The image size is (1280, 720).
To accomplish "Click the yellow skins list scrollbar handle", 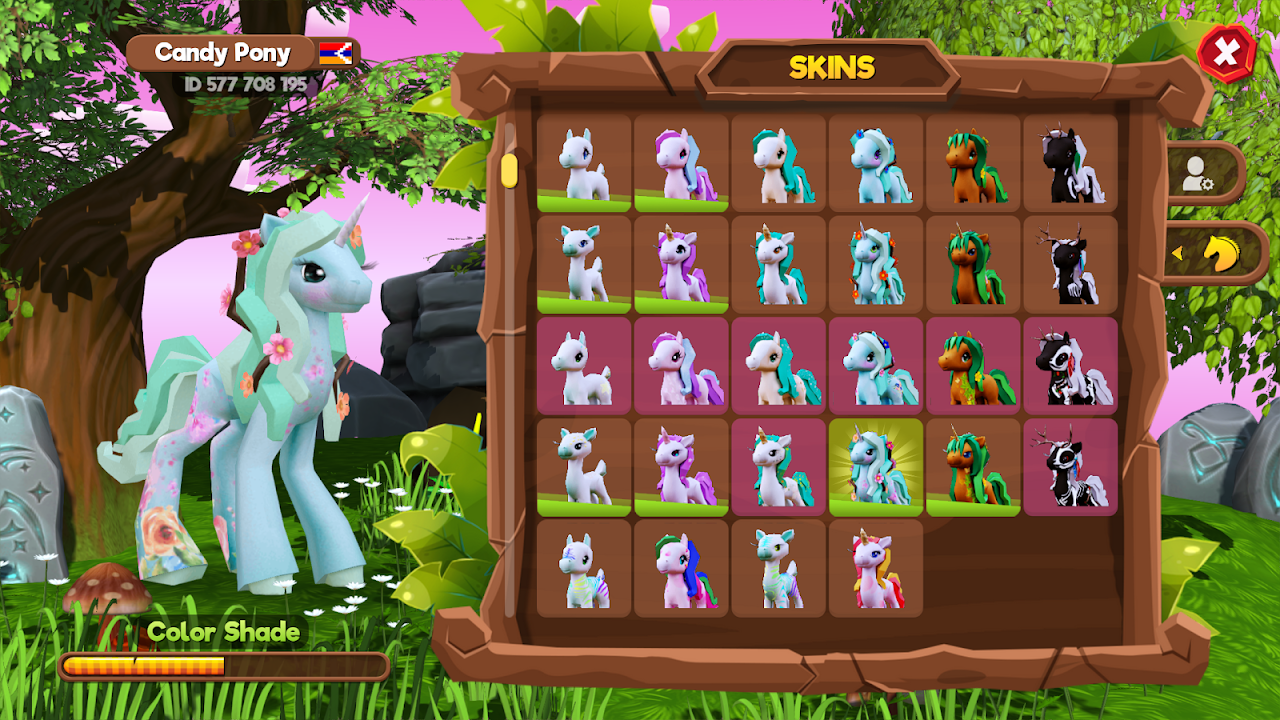I will (509, 170).
